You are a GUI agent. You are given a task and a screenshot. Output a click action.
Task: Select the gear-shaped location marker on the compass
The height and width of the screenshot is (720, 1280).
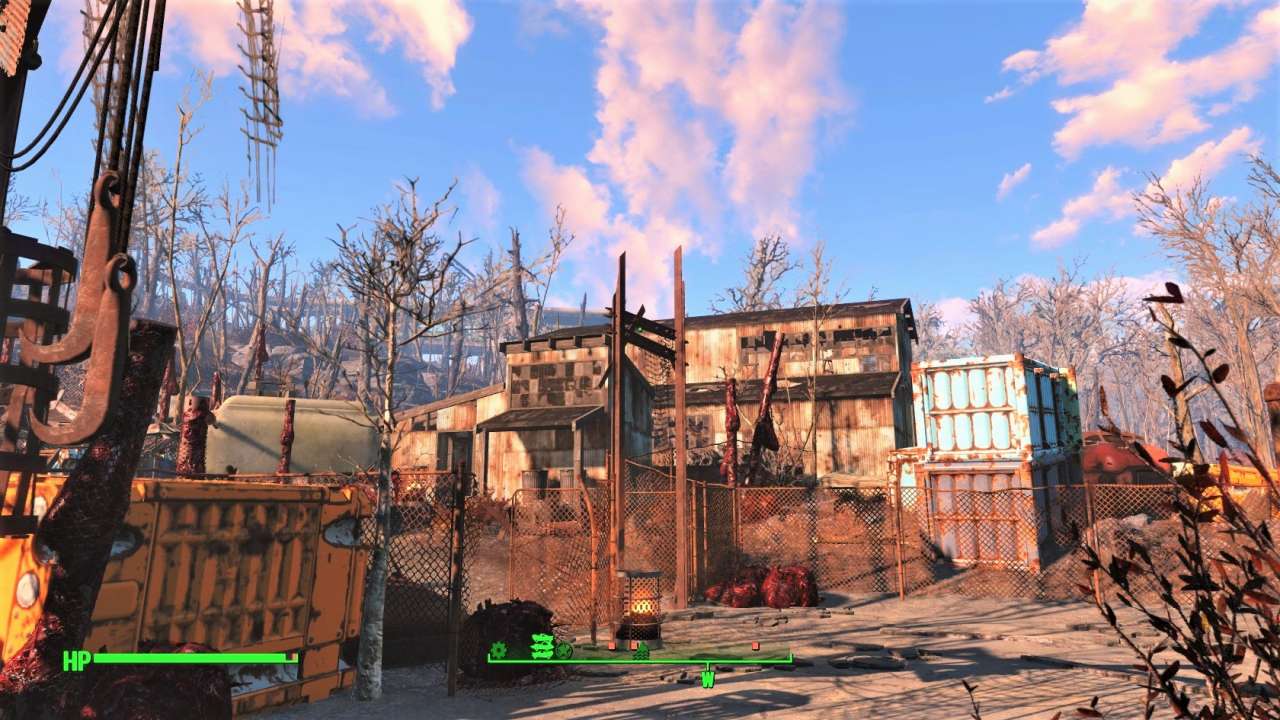(497, 650)
